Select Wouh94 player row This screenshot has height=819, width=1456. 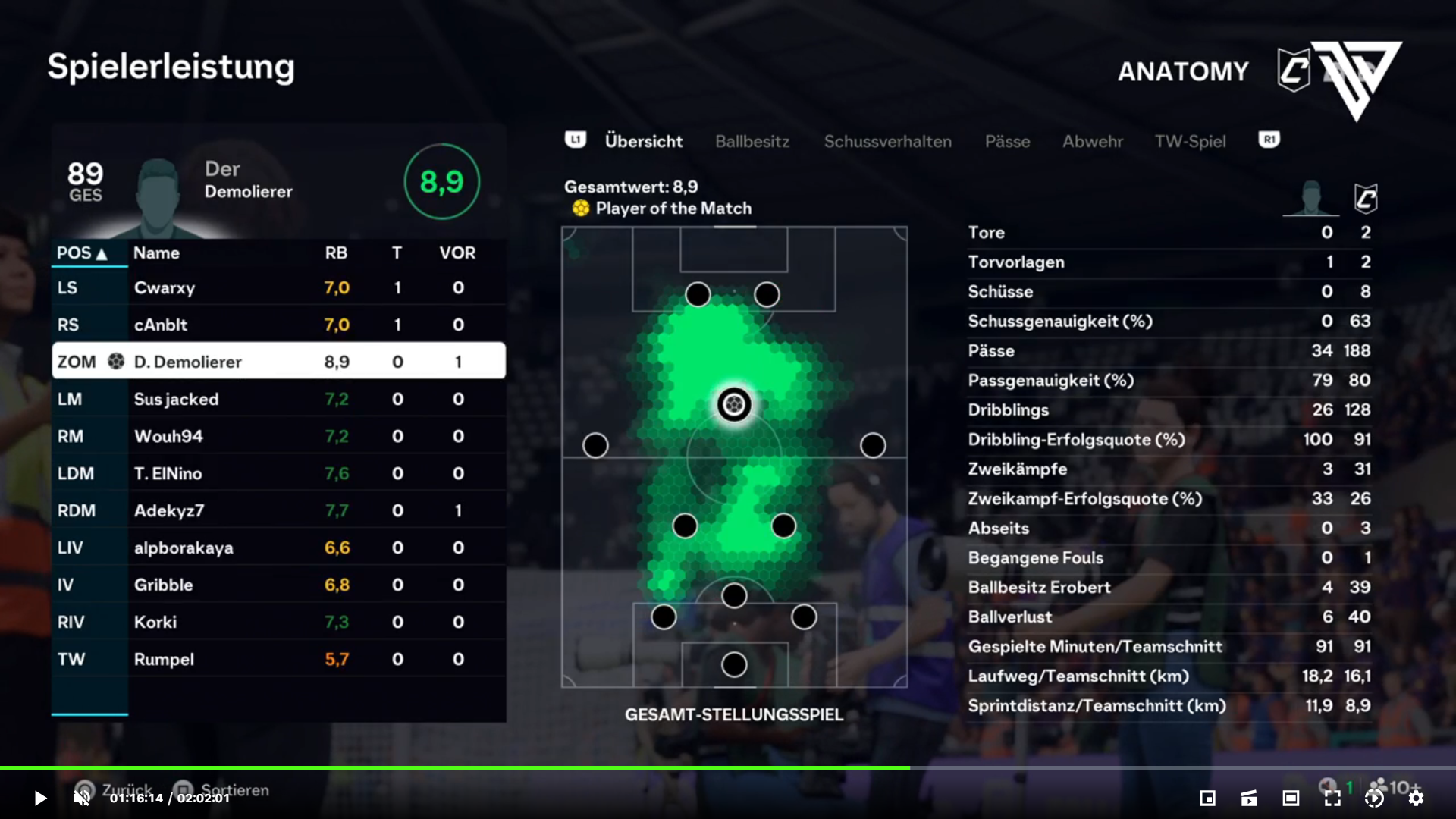(278, 437)
